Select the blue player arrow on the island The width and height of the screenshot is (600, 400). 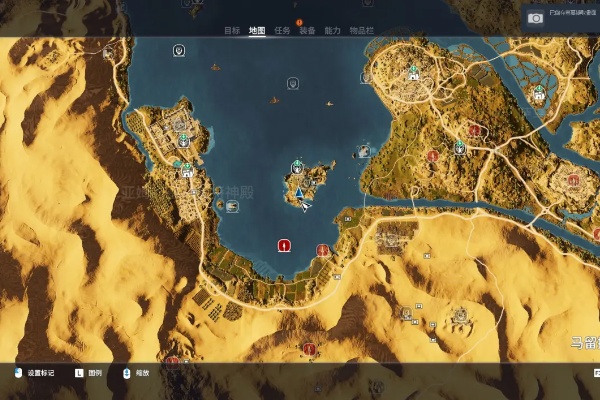pyautogui.click(x=299, y=192)
